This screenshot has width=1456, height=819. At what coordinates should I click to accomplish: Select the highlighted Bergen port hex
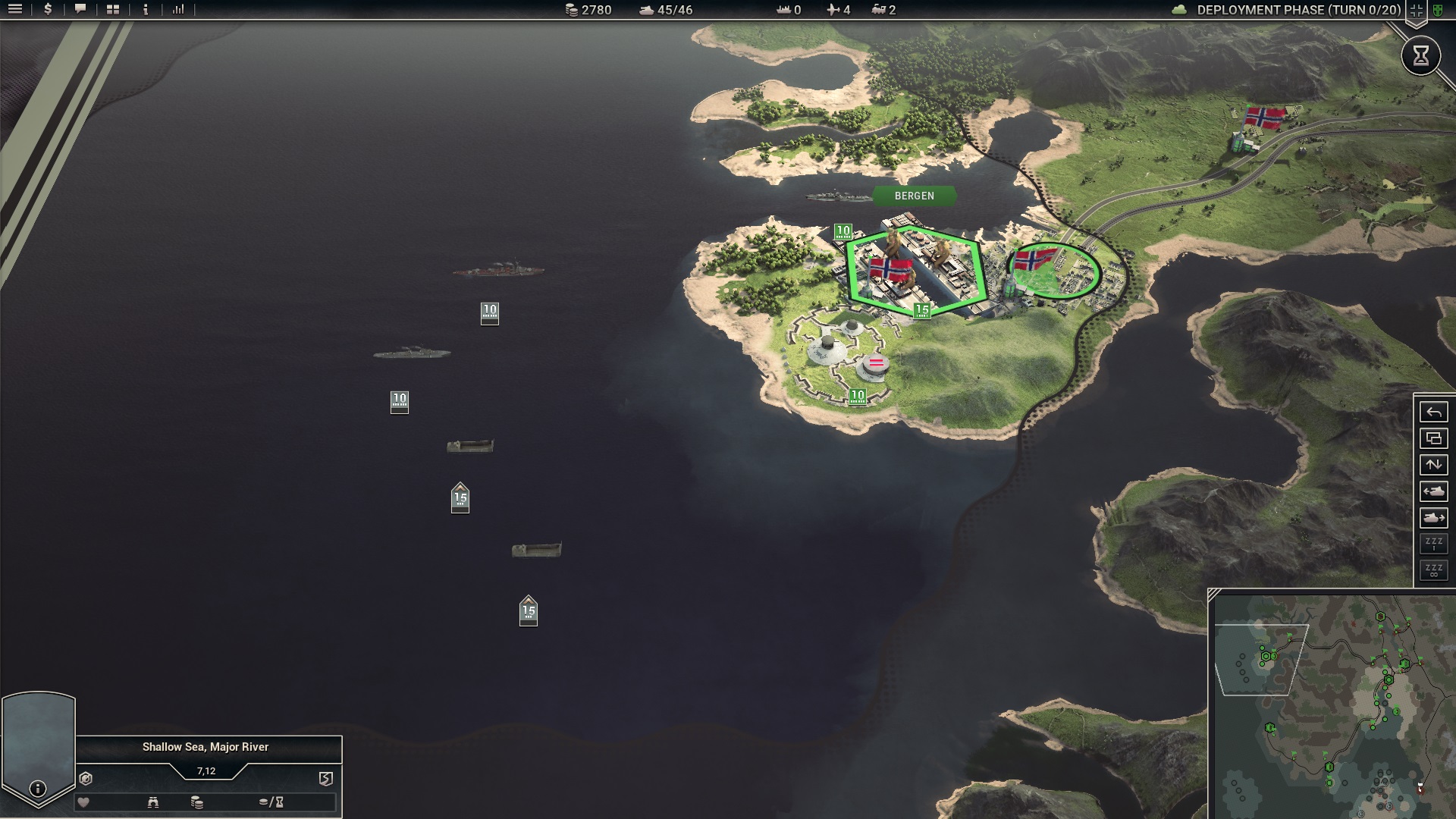(x=916, y=271)
